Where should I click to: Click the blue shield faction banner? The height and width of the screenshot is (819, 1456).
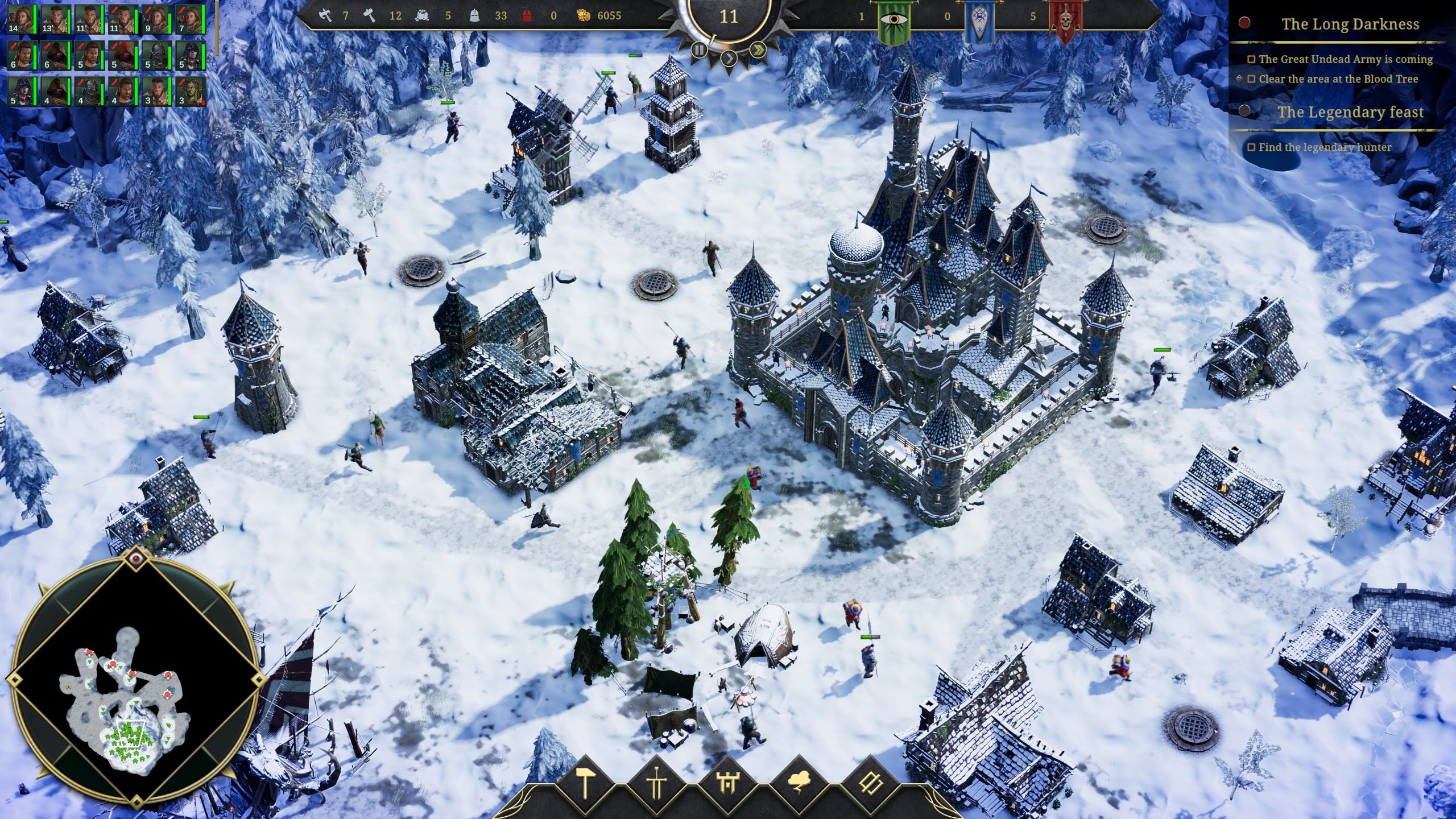click(977, 20)
